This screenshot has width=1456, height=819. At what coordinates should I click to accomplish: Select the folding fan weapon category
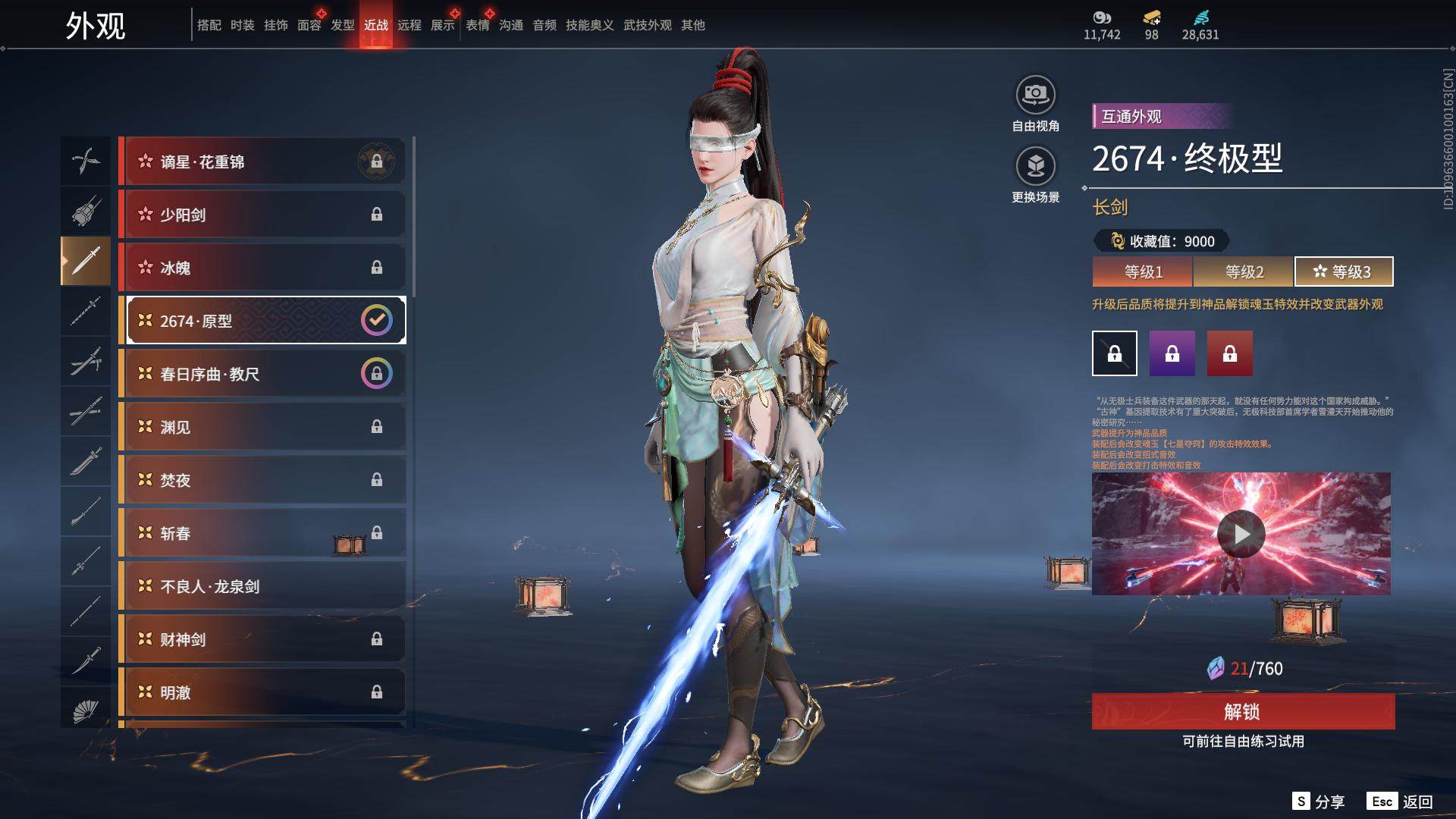click(x=86, y=711)
